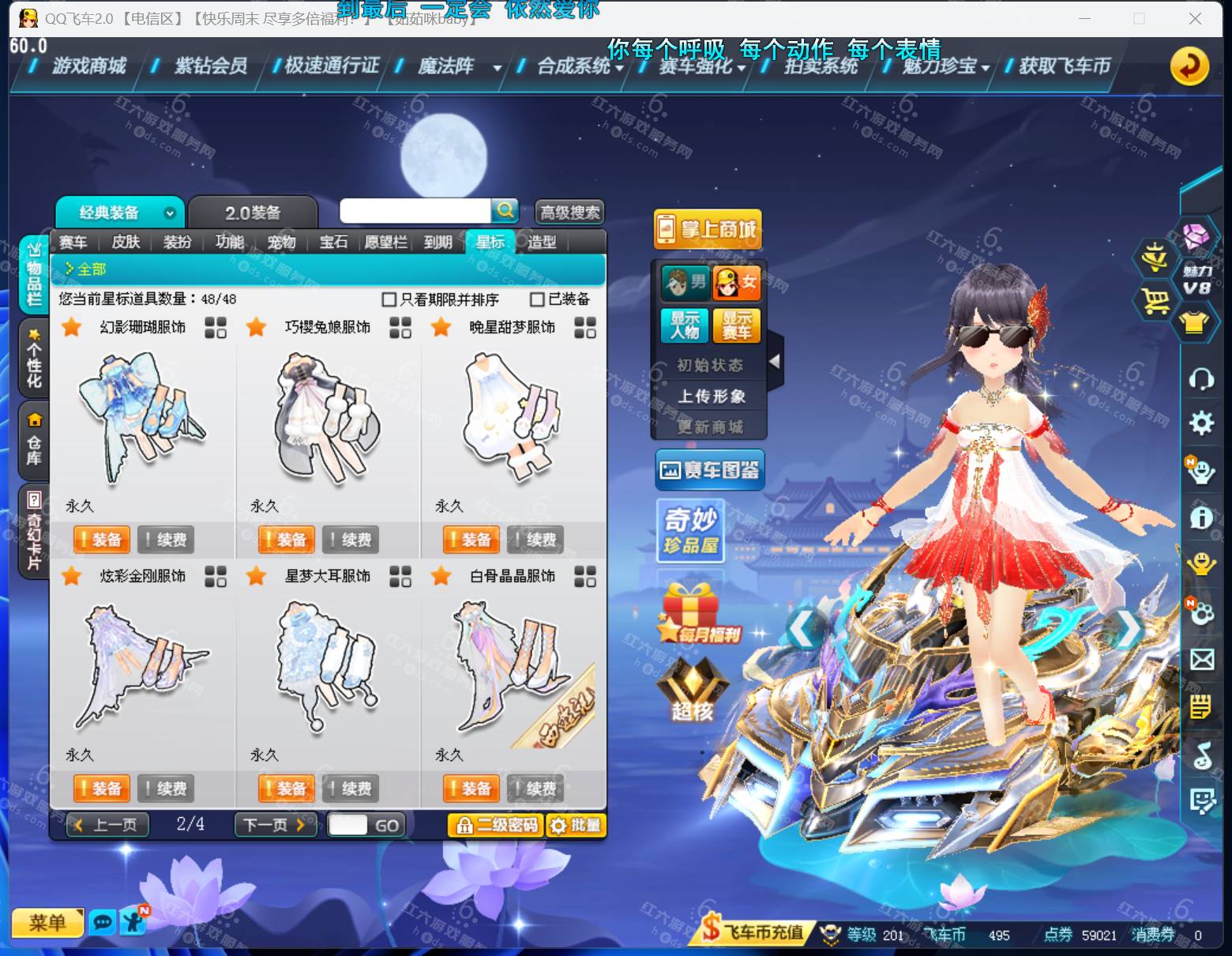Screen dimensions: 1232x956
Task: Enable the 只看期限并排序 checkbox
Action: [x=388, y=299]
